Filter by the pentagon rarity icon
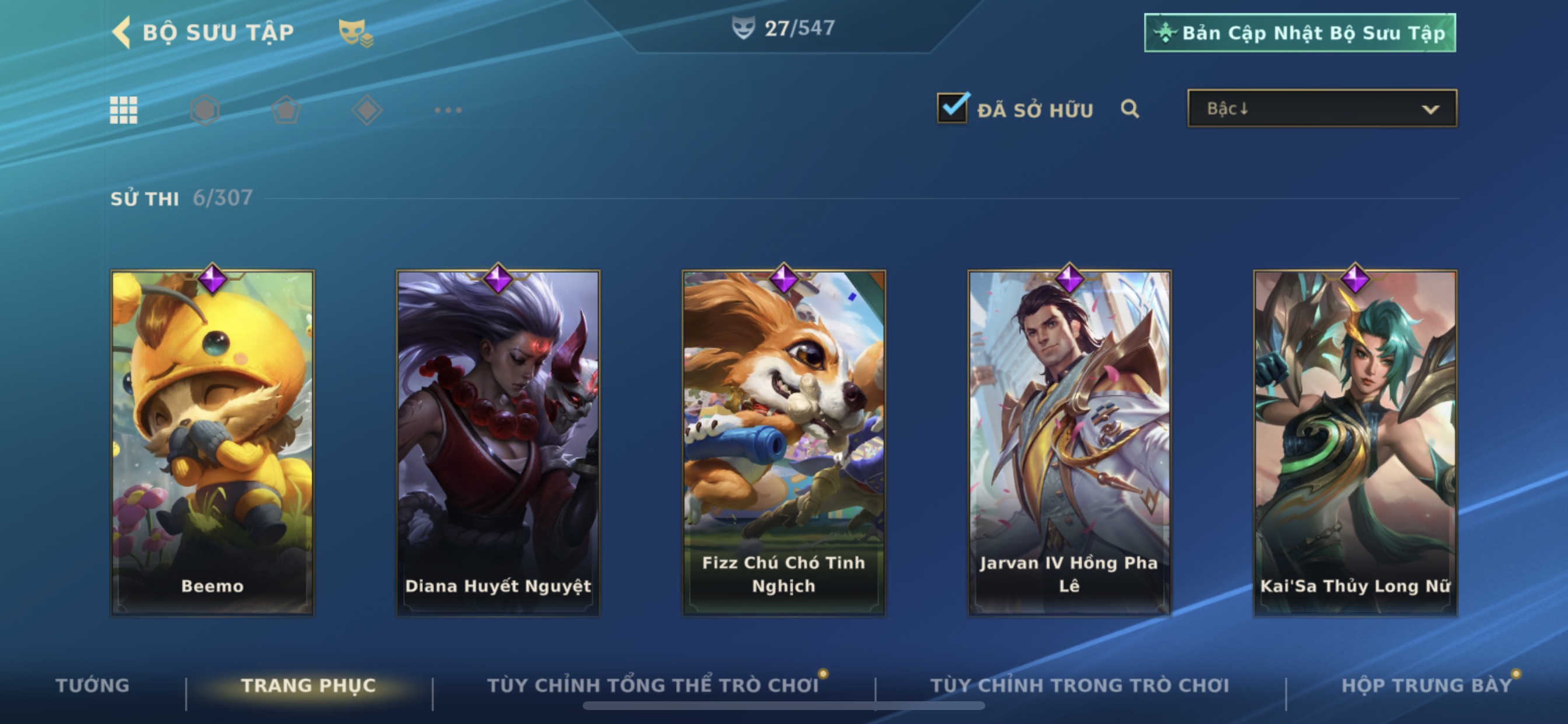The image size is (1568, 724). [285, 110]
